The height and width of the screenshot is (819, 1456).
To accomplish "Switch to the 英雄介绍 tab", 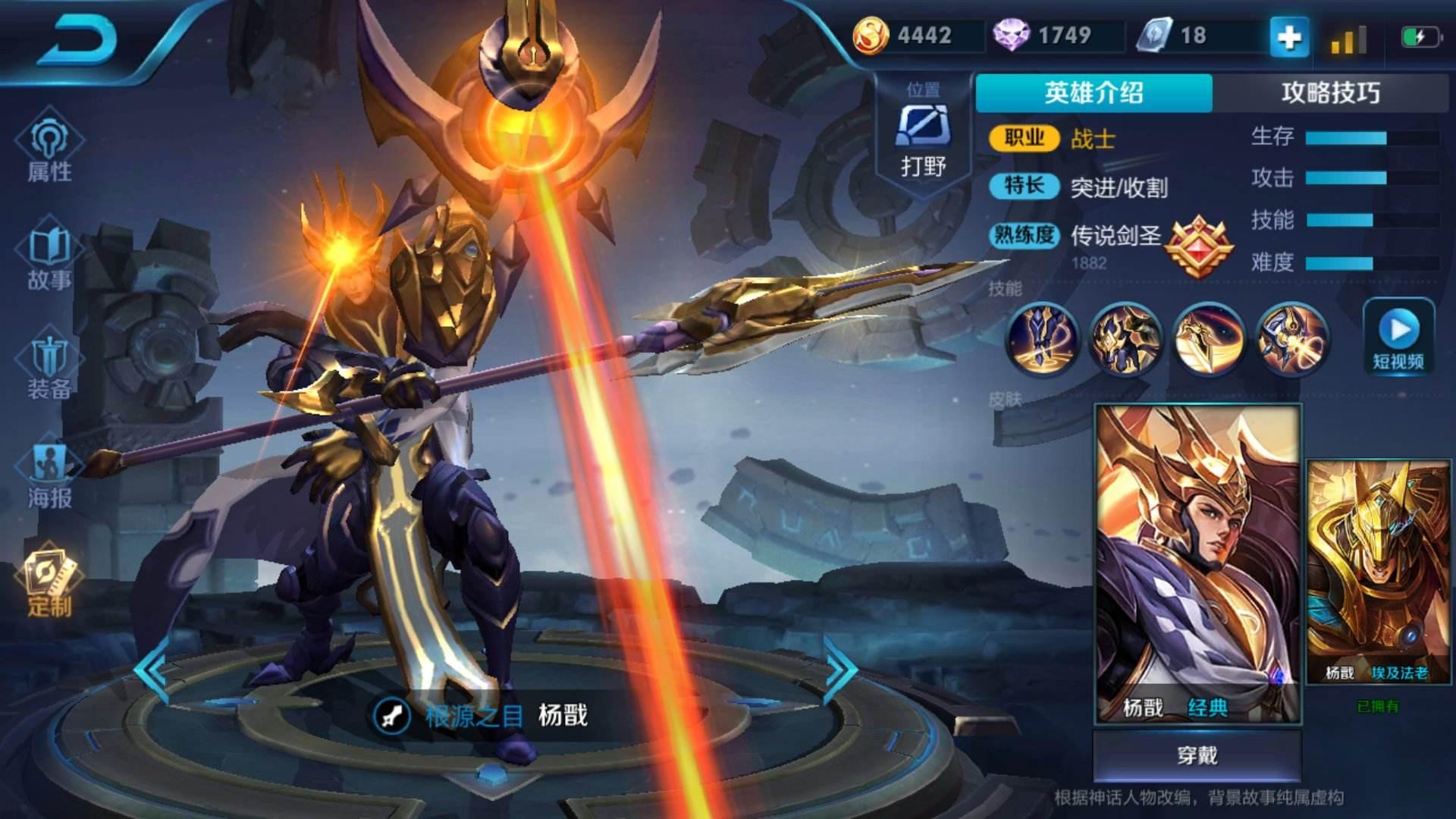I will (1094, 93).
